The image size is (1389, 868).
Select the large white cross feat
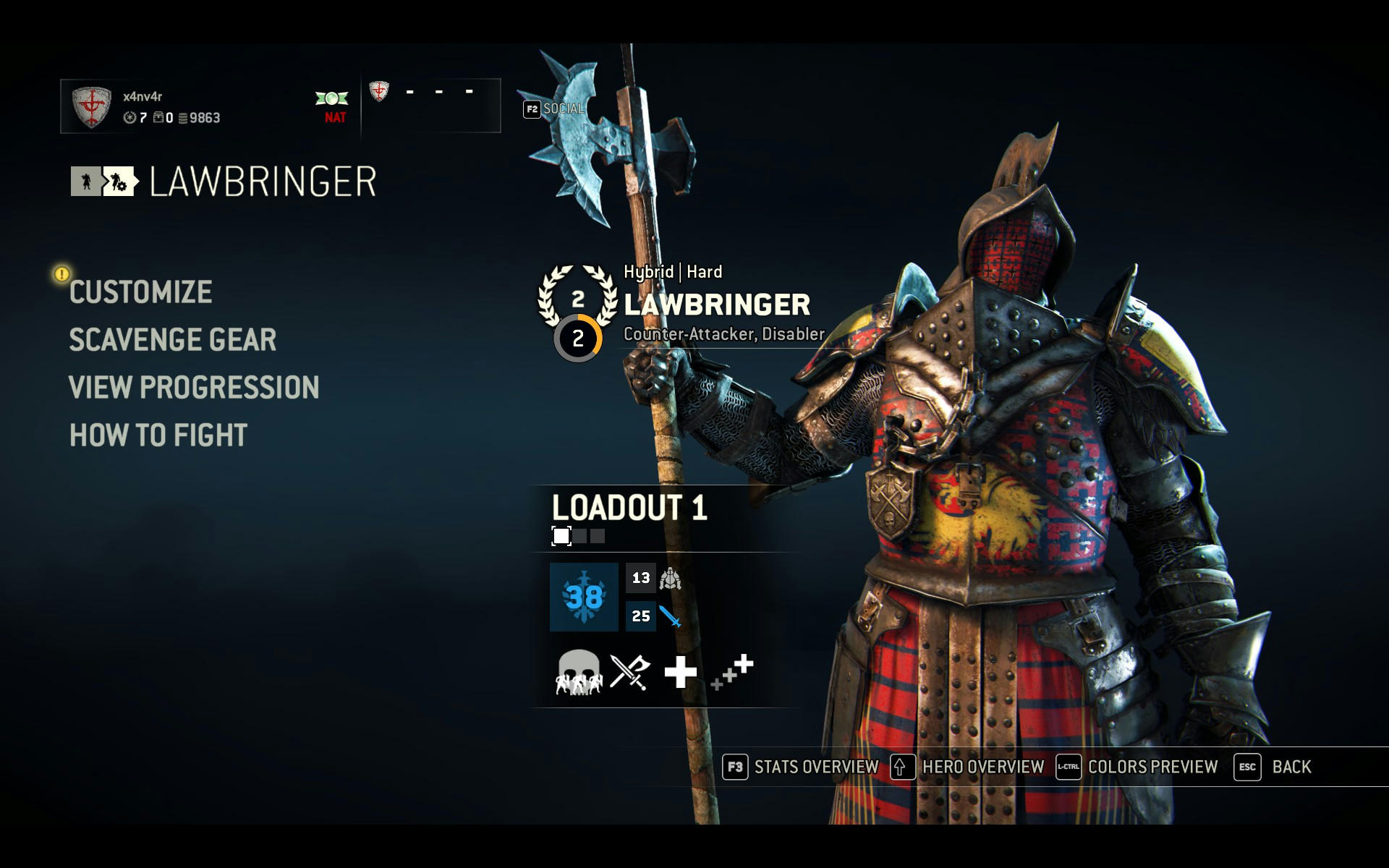click(680, 672)
